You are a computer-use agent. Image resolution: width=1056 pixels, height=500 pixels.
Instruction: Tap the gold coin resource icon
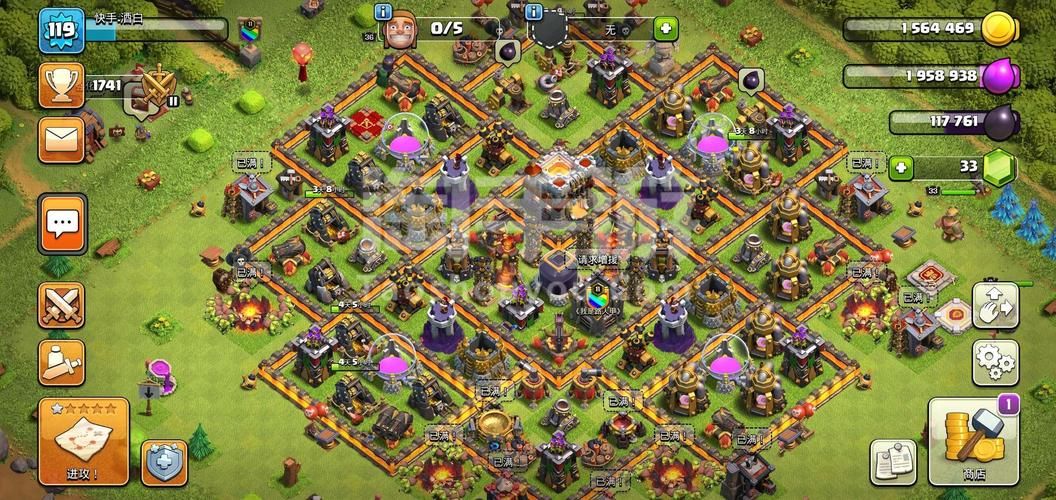999,29
